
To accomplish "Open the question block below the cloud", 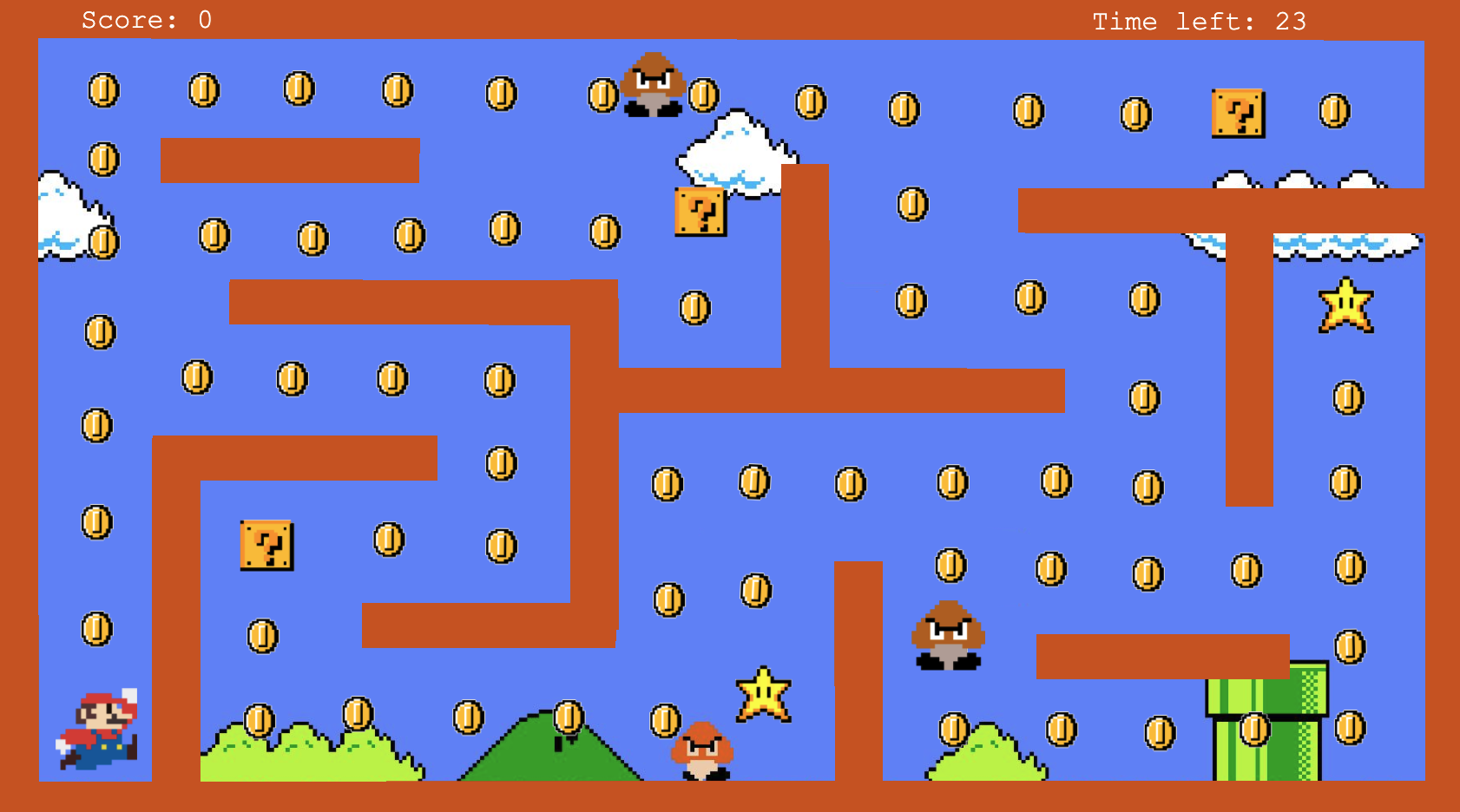I will (x=700, y=212).
